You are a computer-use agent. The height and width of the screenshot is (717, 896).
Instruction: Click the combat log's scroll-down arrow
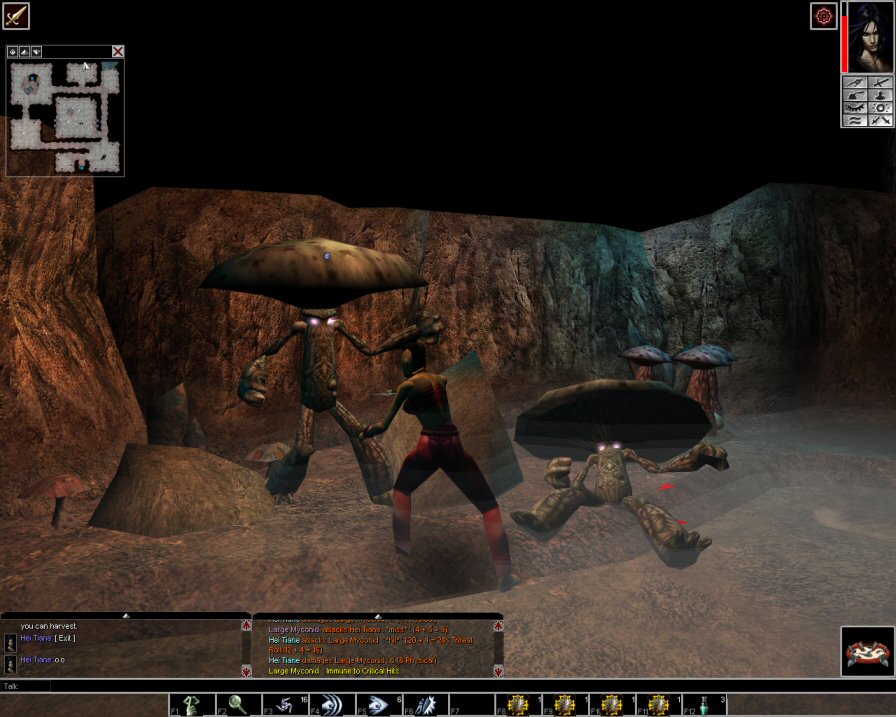498,671
